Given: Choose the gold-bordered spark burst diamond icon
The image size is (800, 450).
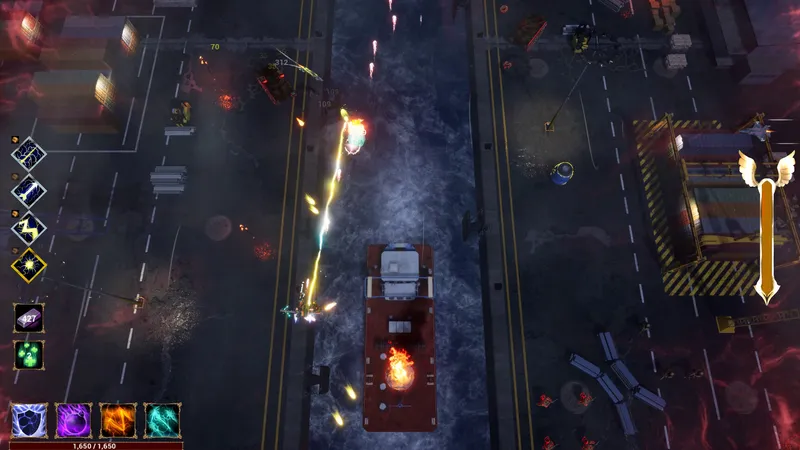Looking at the screenshot, I should [28, 265].
